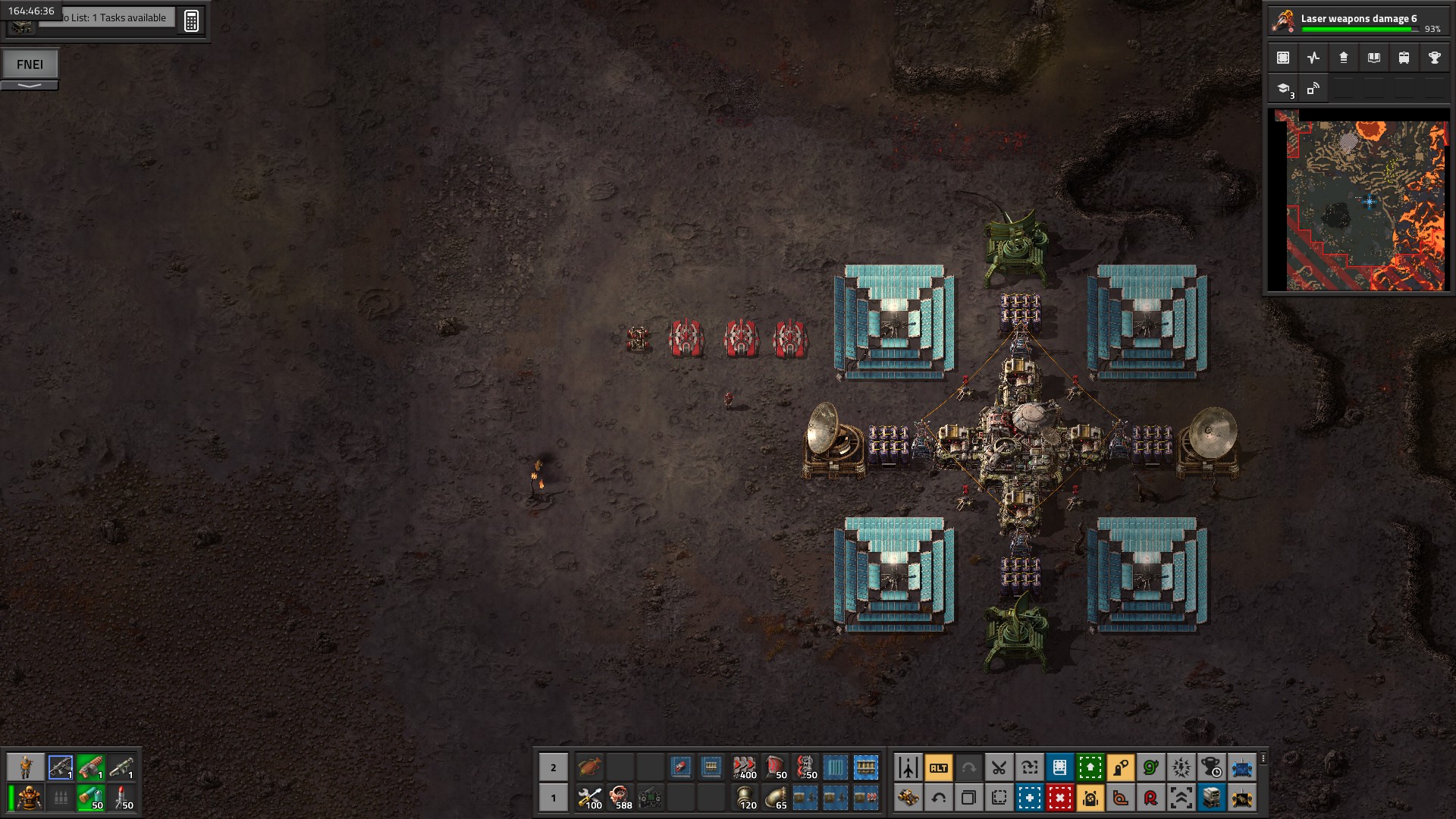Open Laser weapons damage 6 research
The image size is (1456, 819).
[1357, 21]
